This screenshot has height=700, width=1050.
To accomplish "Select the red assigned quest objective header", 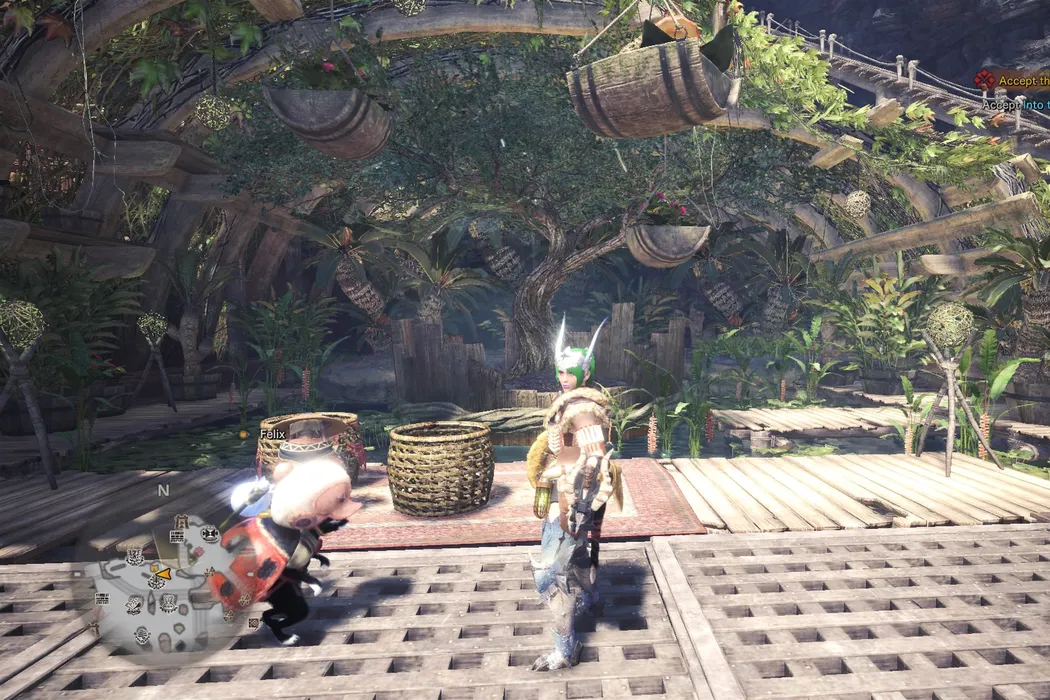I will [1012, 81].
